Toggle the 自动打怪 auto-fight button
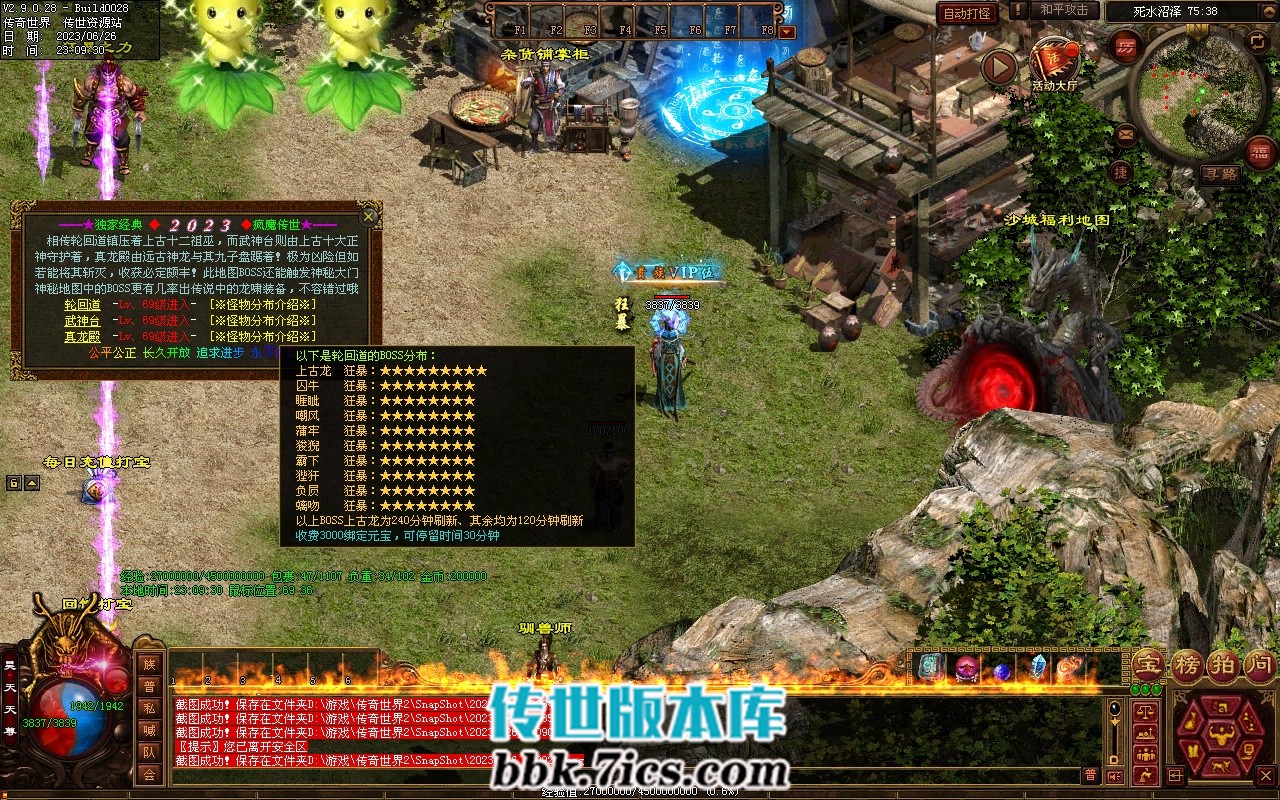The width and height of the screenshot is (1280, 800). tap(967, 13)
